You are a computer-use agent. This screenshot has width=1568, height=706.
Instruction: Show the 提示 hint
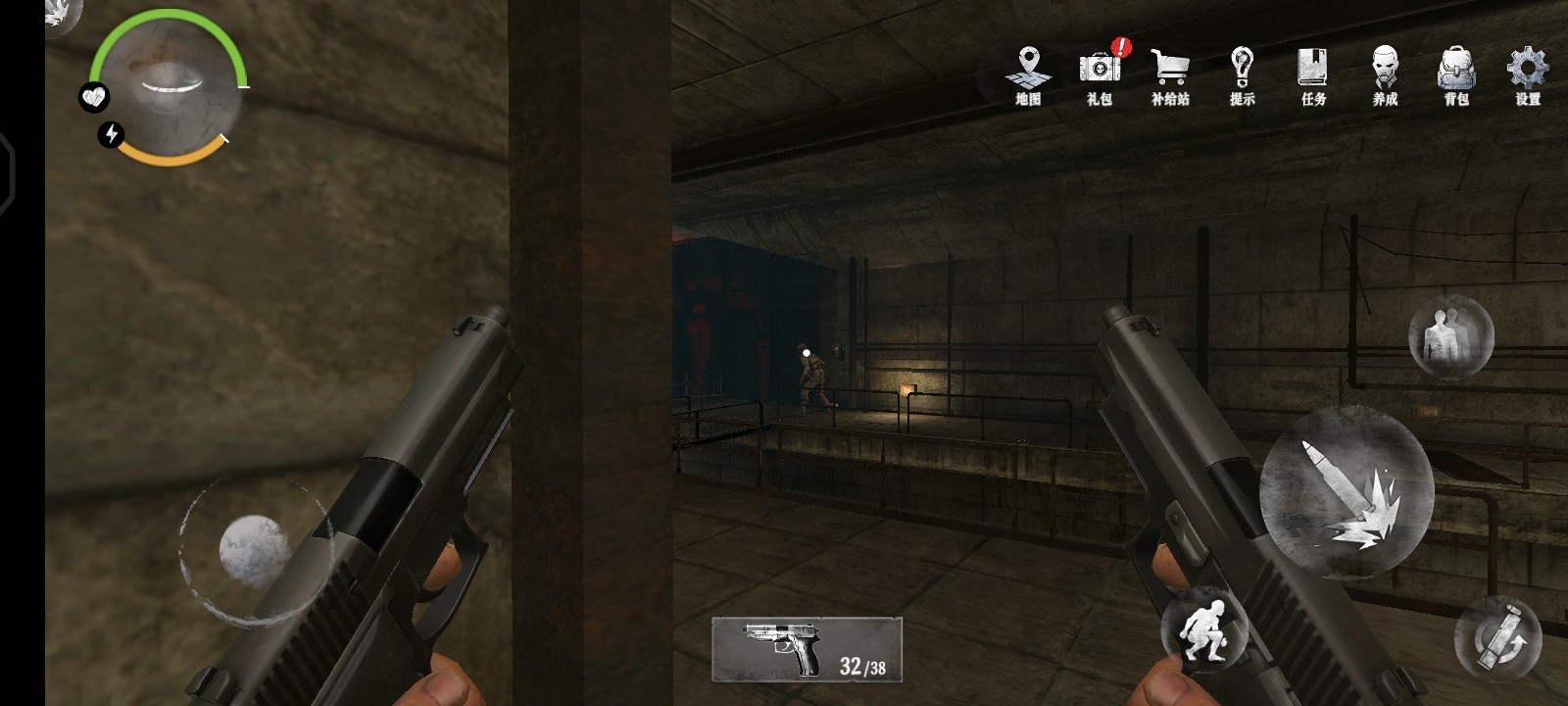pyautogui.click(x=1242, y=75)
